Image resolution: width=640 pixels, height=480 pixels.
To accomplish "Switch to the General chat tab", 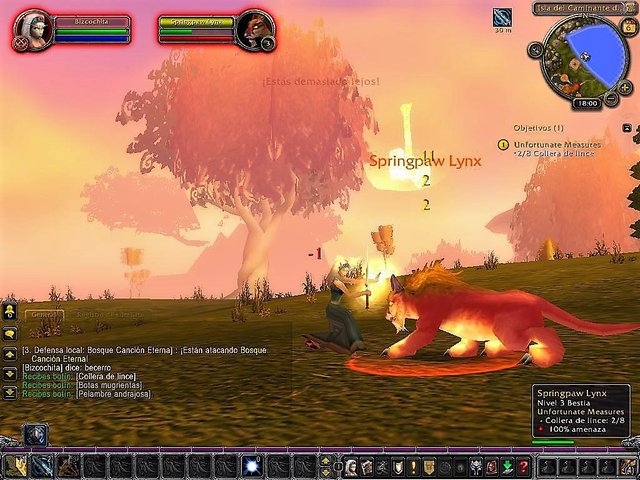I will pyautogui.click(x=42, y=315).
